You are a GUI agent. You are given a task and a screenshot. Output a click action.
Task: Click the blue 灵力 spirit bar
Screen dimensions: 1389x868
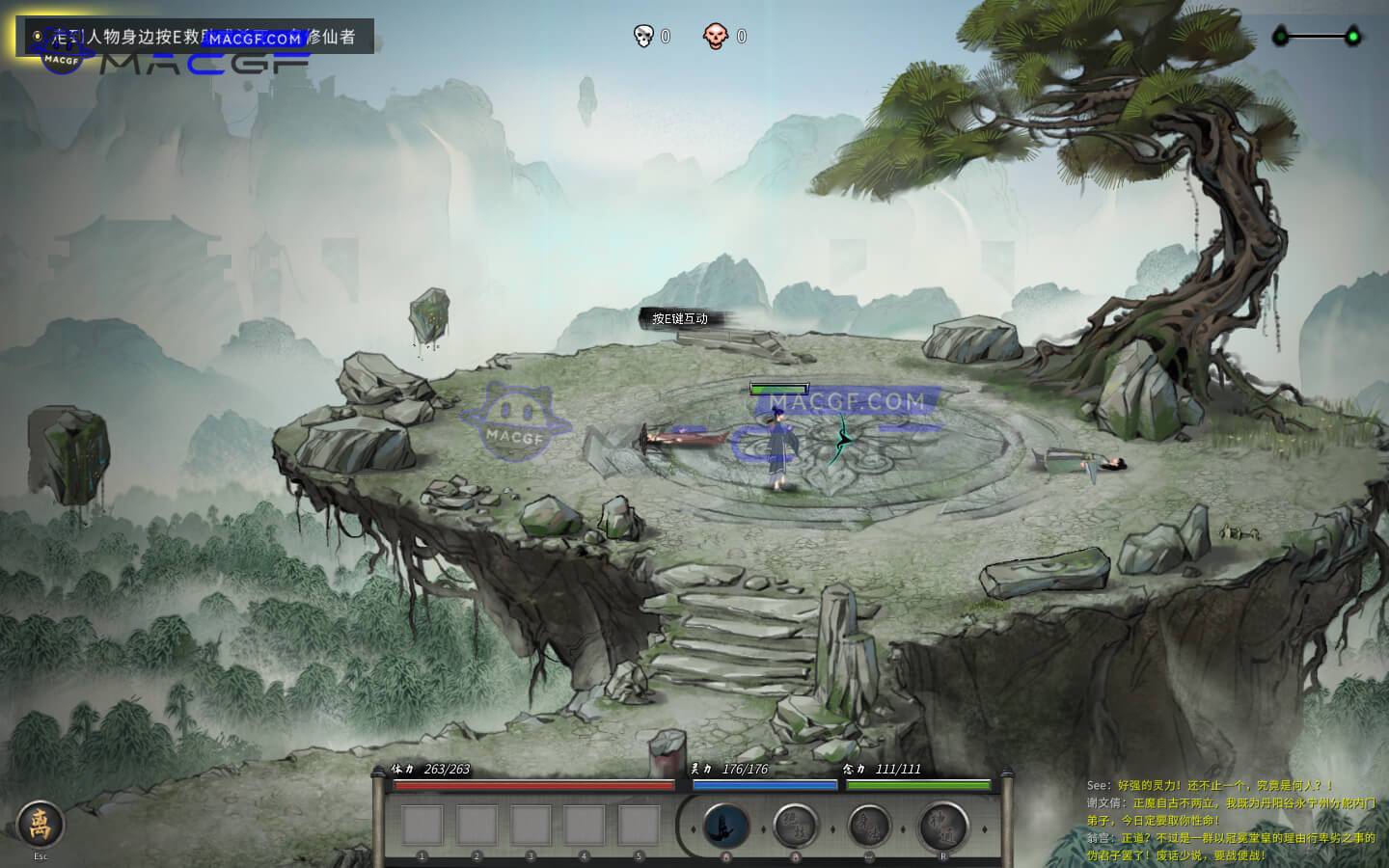coord(765,784)
